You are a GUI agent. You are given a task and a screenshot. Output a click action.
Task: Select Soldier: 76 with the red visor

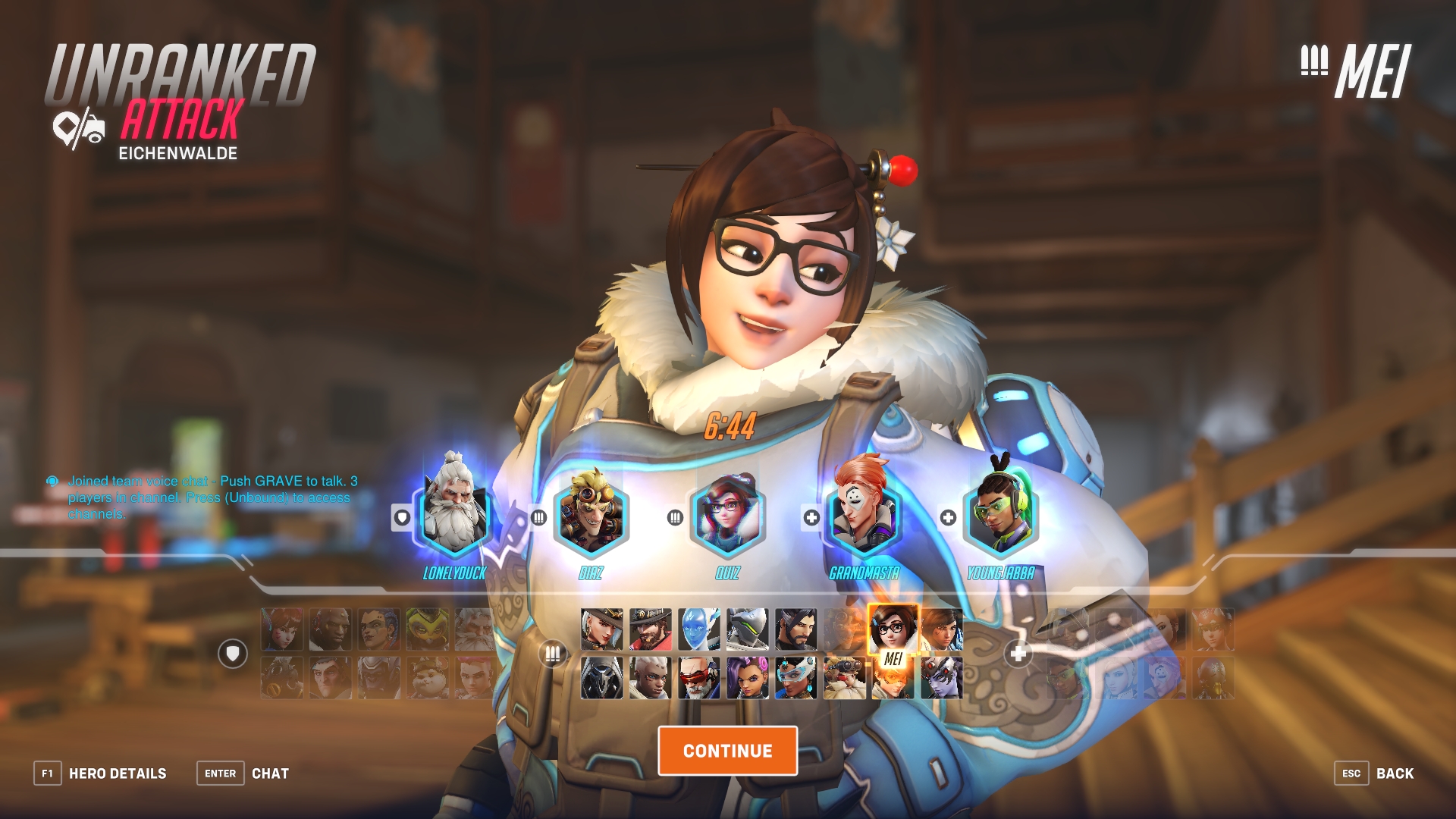(699, 678)
